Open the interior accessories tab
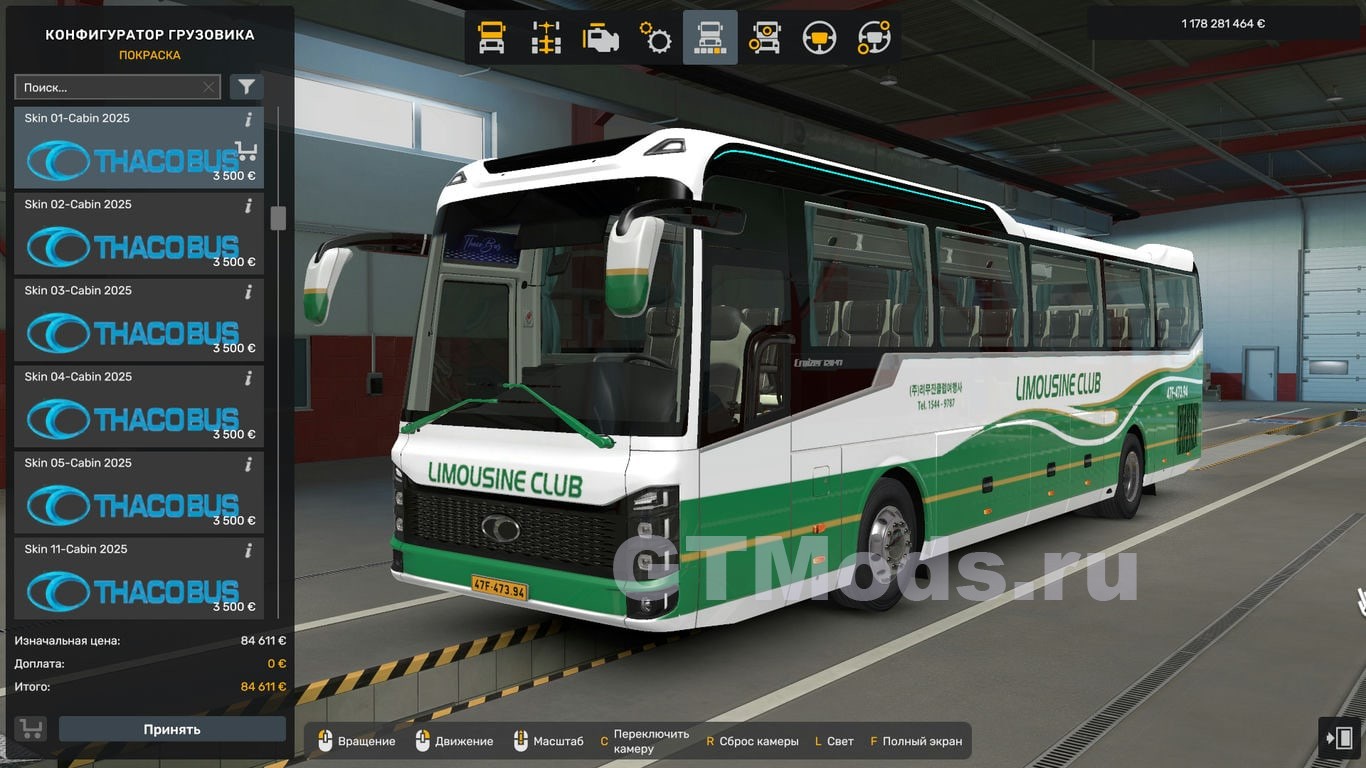This screenshot has width=1366, height=768. pyautogui.click(x=874, y=38)
